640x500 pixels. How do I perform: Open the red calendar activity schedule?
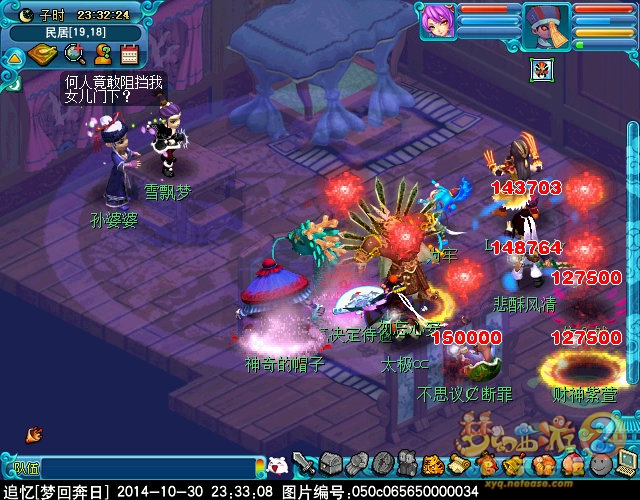[x=128, y=54]
